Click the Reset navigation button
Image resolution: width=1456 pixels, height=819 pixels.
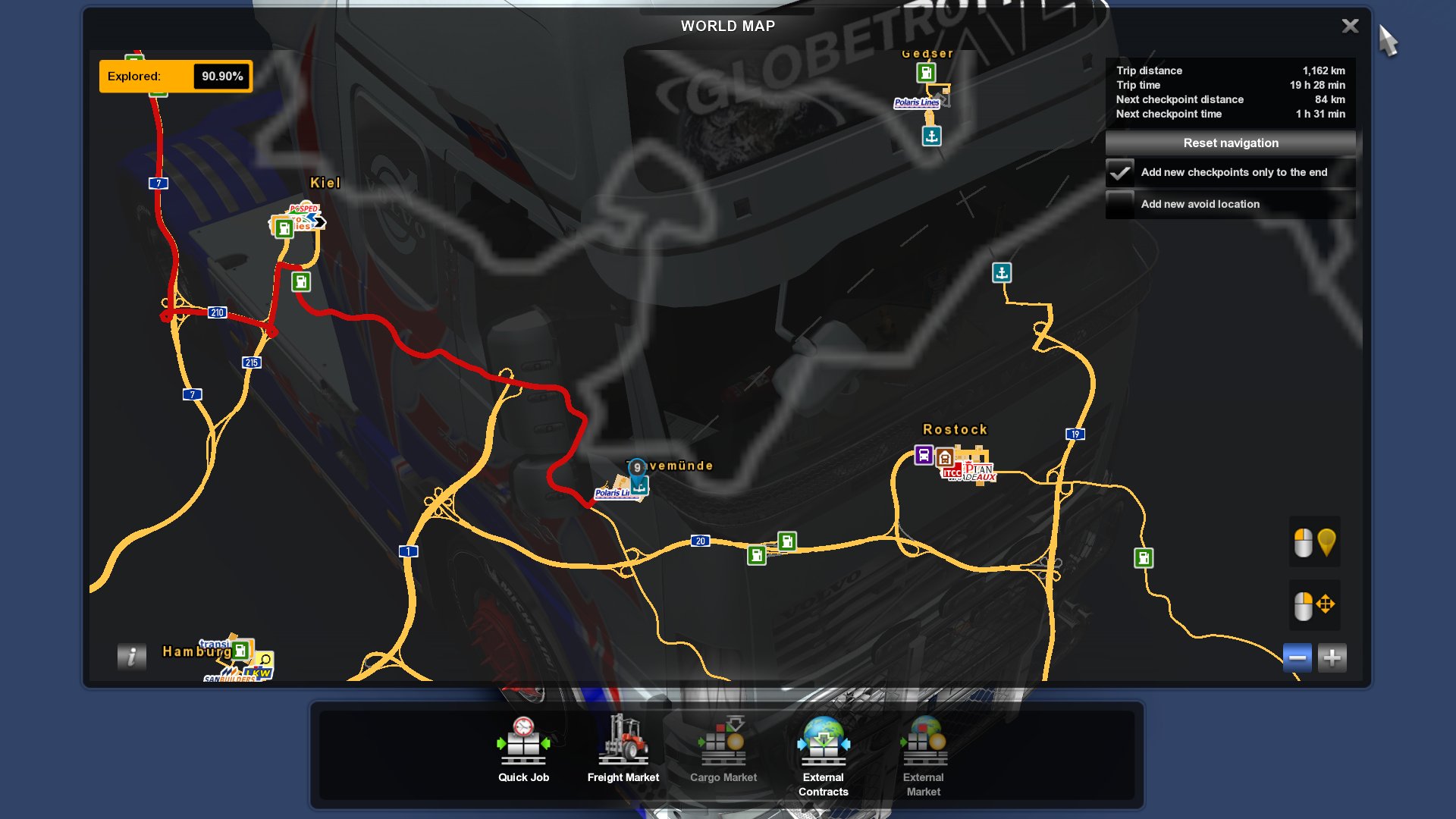coord(1230,143)
